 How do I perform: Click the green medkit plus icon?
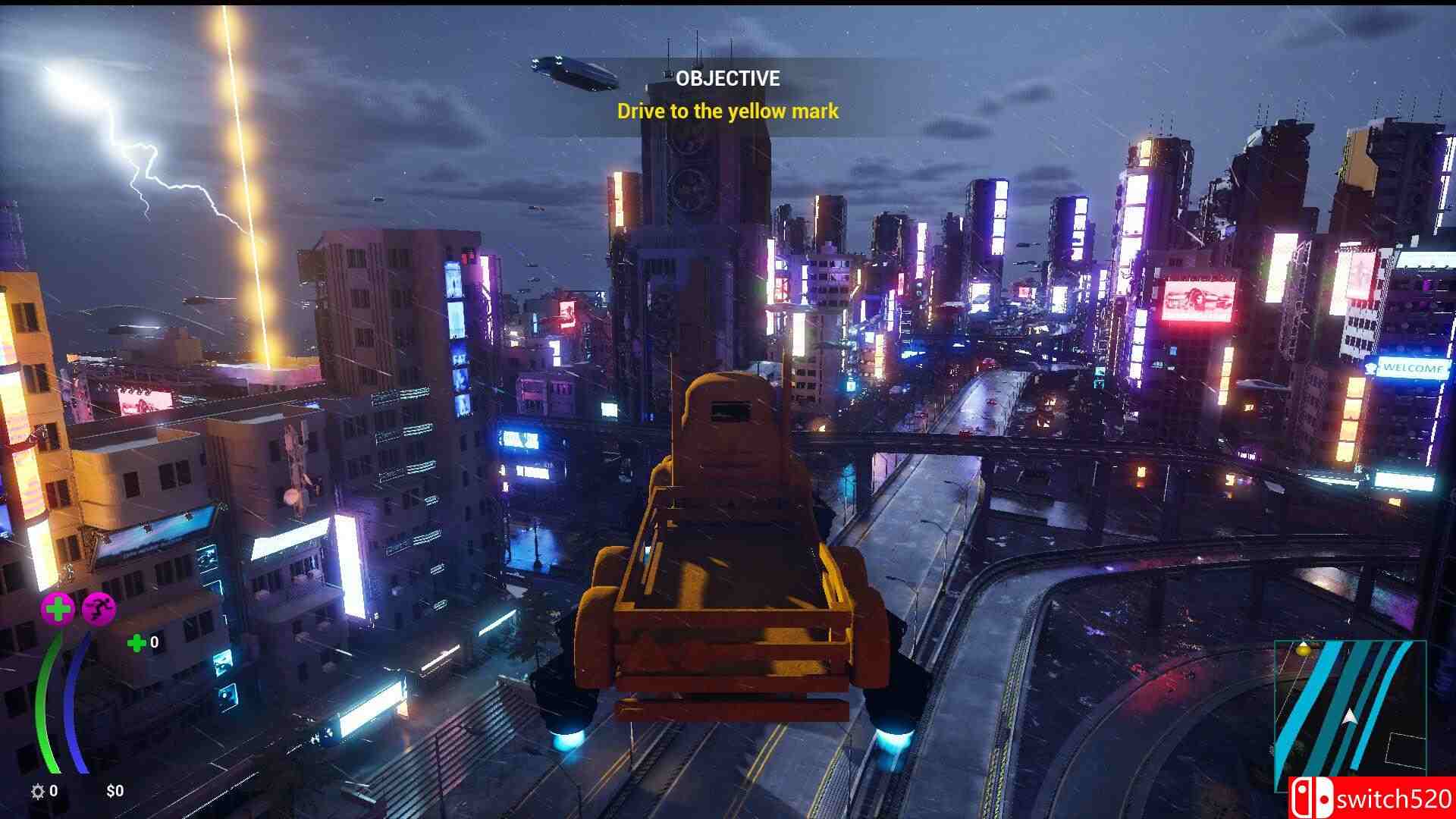click(x=136, y=643)
